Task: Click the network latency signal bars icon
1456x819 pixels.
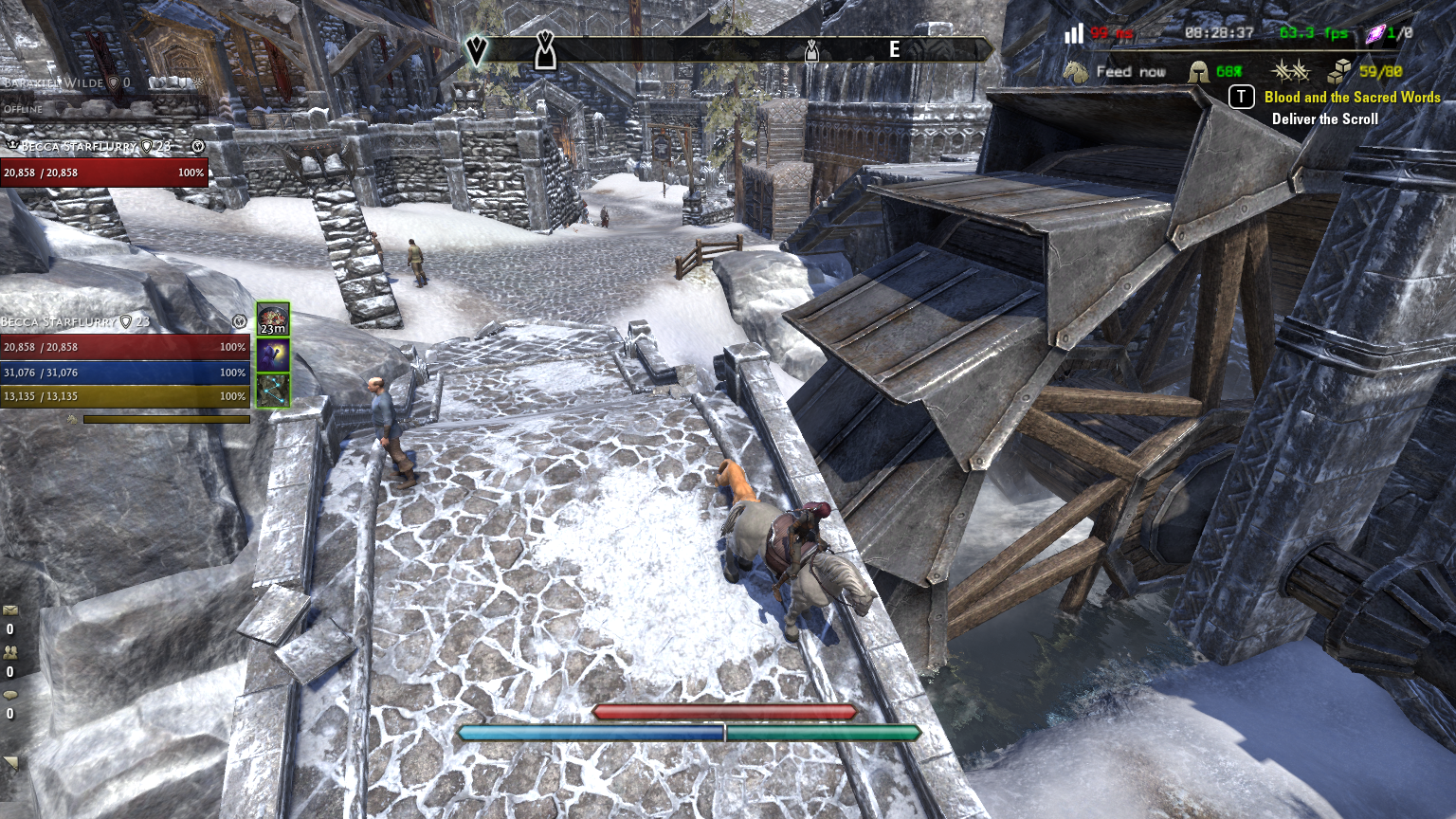Action: point(1073,34)
